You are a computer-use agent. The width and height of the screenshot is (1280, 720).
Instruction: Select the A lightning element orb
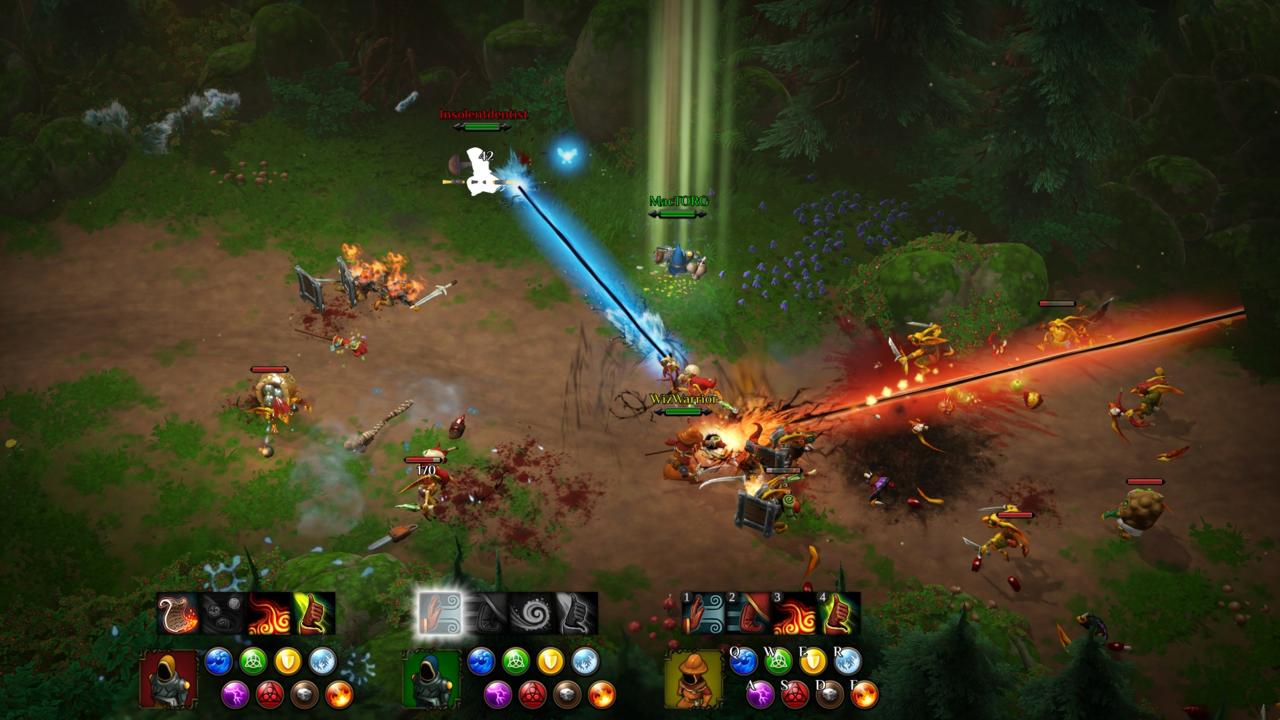760,694
